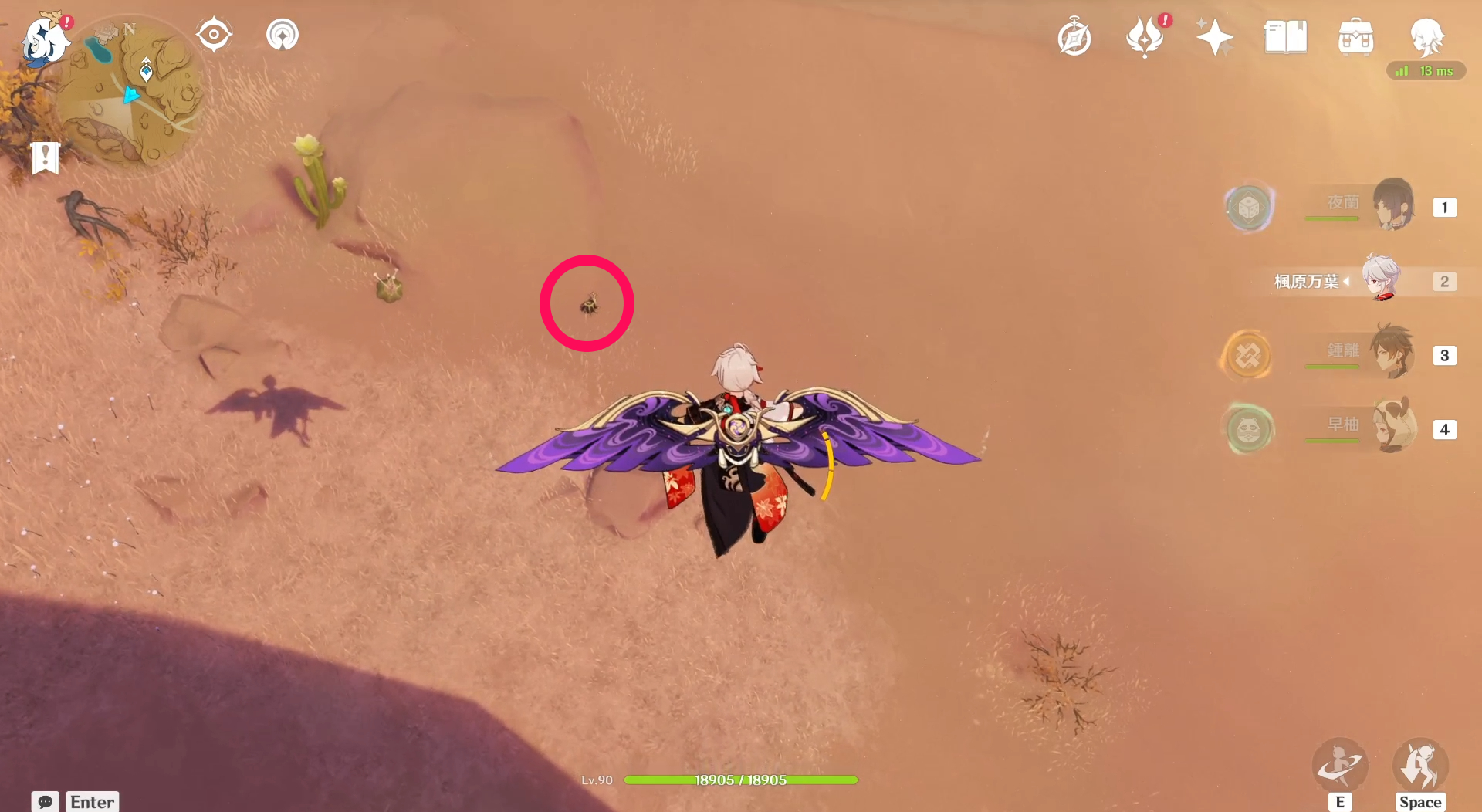Open the Adventurer Handbook
The image size is (1482, 812).
coord(1074,36)
